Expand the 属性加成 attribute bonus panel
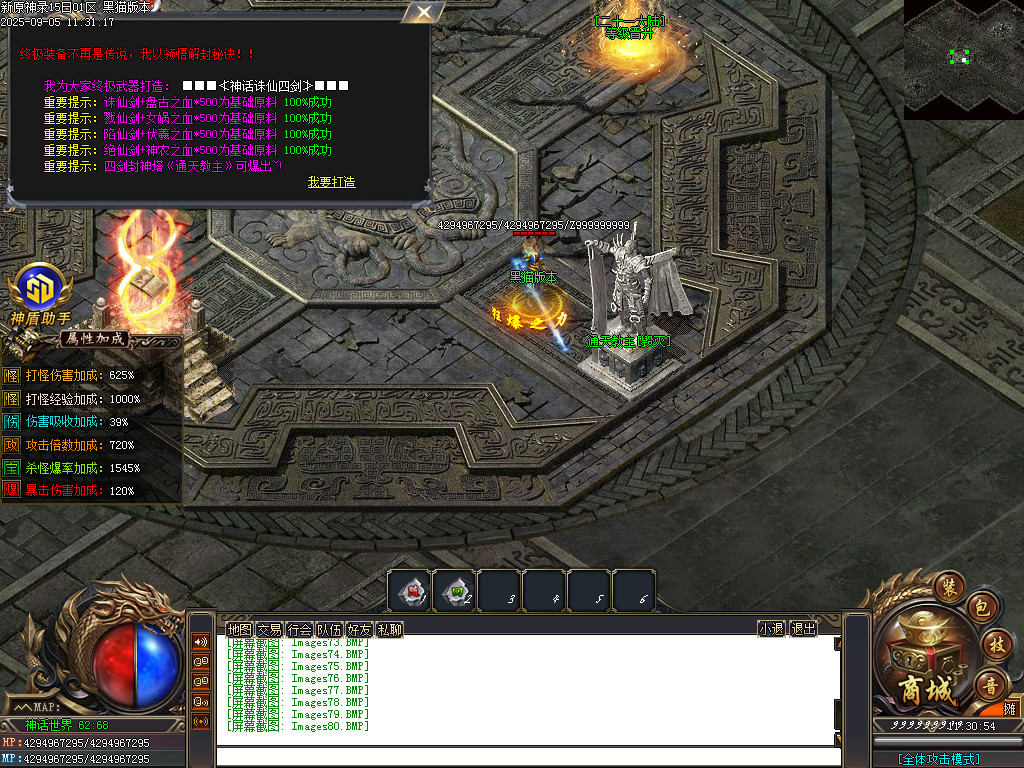1024x768 pixels. pos(96,339)
